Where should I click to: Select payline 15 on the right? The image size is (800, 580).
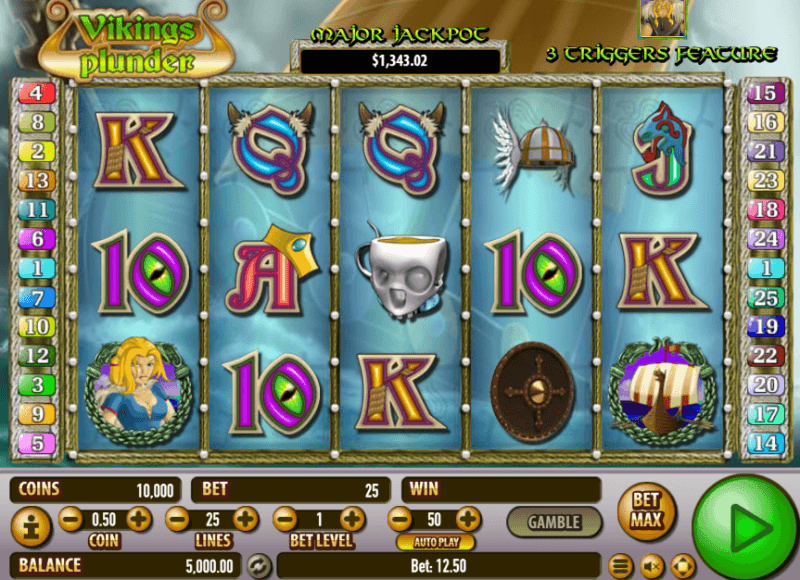pos(764,94)
